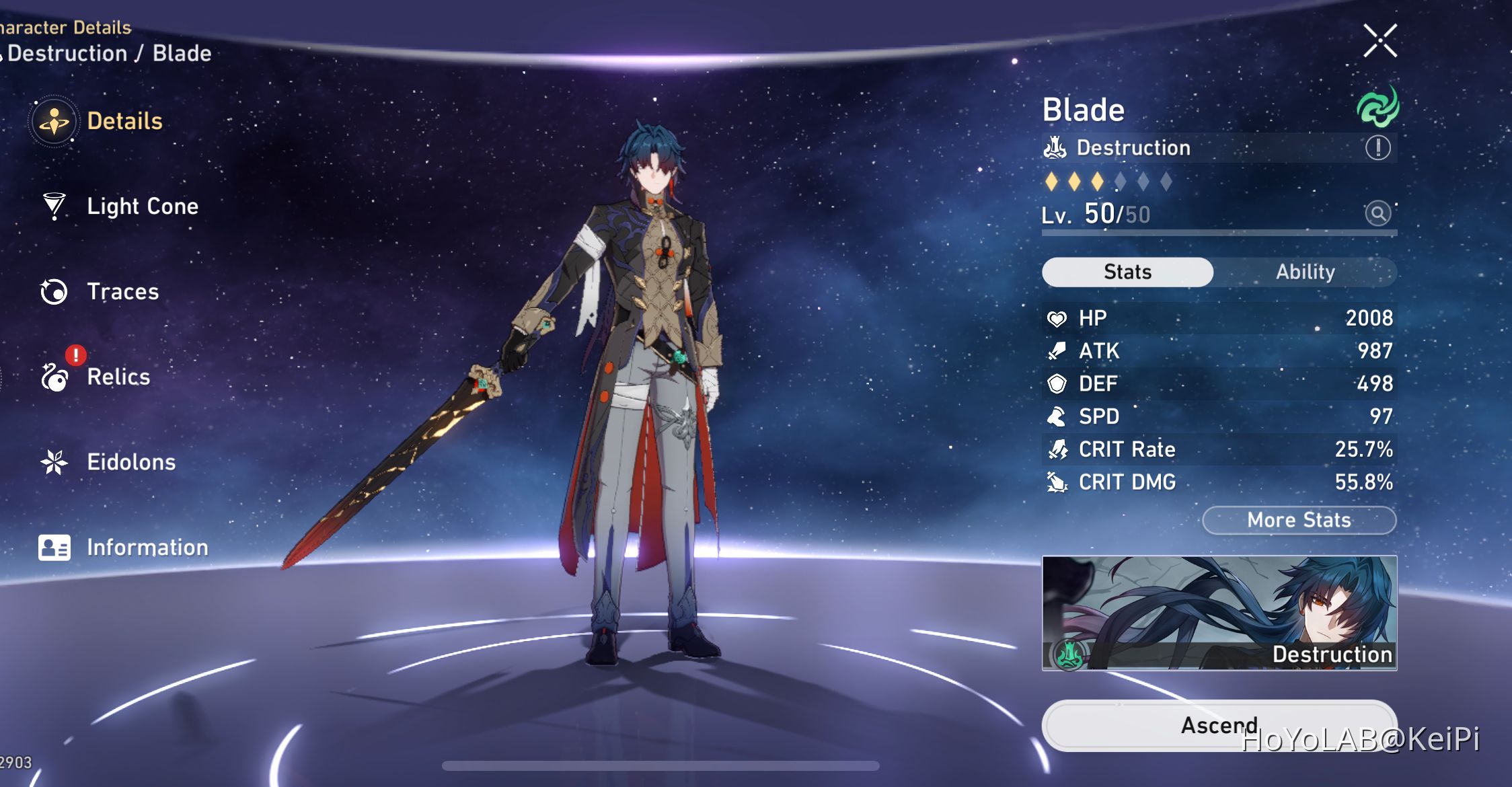Select the Stats tab
The height and width of the screenshot is (787, 1512).
[1127, 272]
